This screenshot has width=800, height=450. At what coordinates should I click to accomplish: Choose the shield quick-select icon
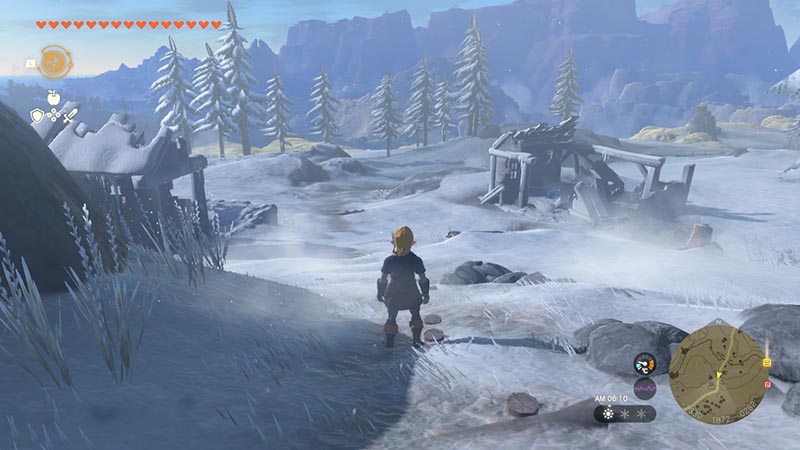37,116
